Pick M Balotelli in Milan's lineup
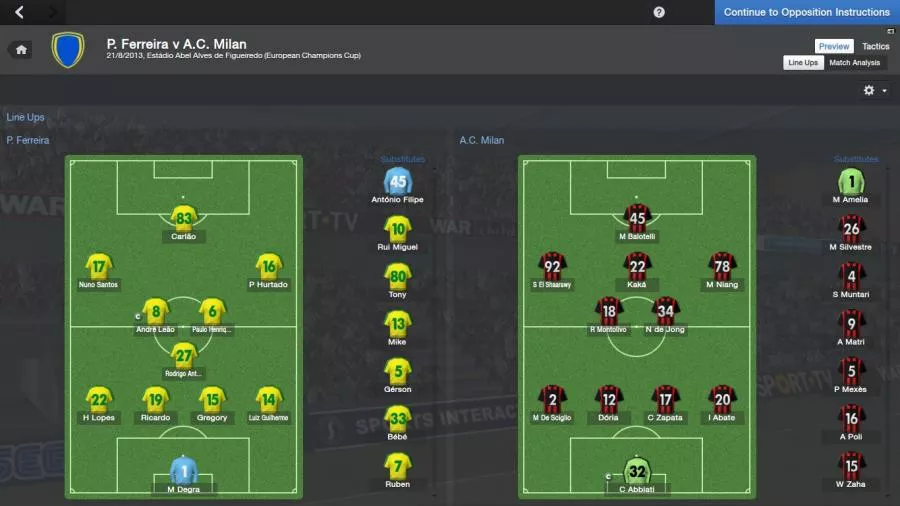Viewport: 900px width, 506px height. point(636,220)
